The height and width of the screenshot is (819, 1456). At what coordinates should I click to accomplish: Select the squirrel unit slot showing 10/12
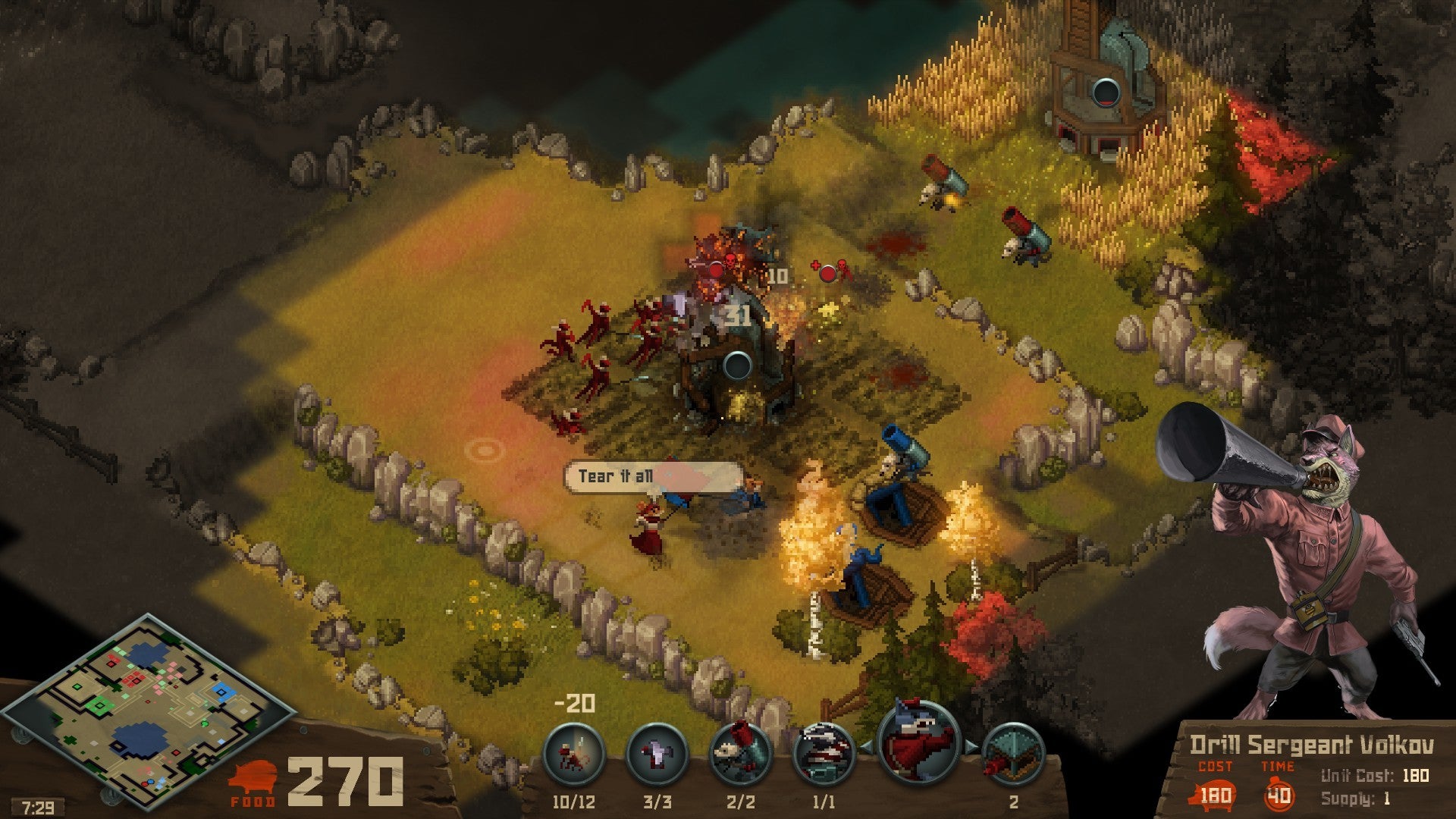(x=574, y=755)
